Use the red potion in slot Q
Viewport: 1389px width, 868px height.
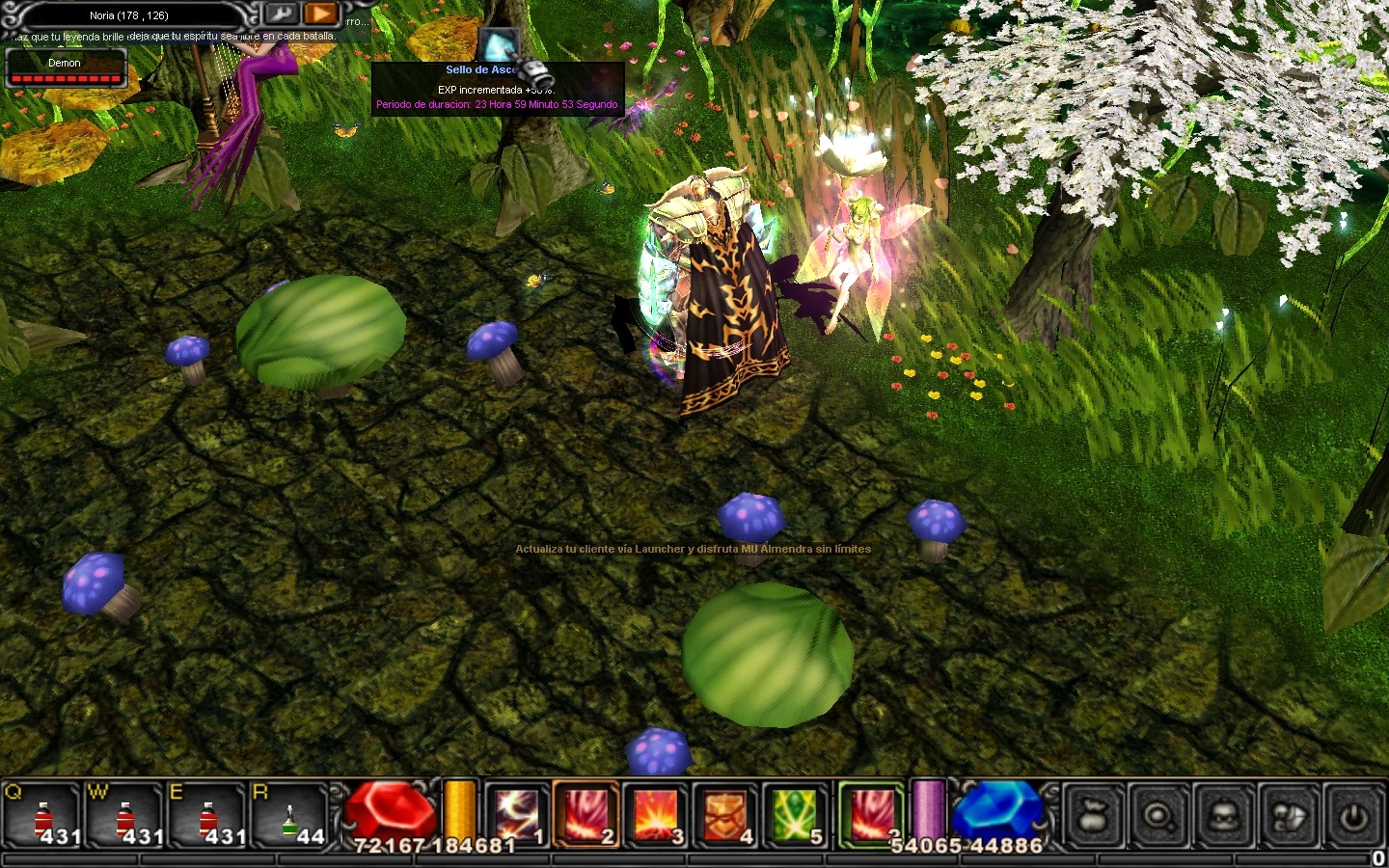41,817
